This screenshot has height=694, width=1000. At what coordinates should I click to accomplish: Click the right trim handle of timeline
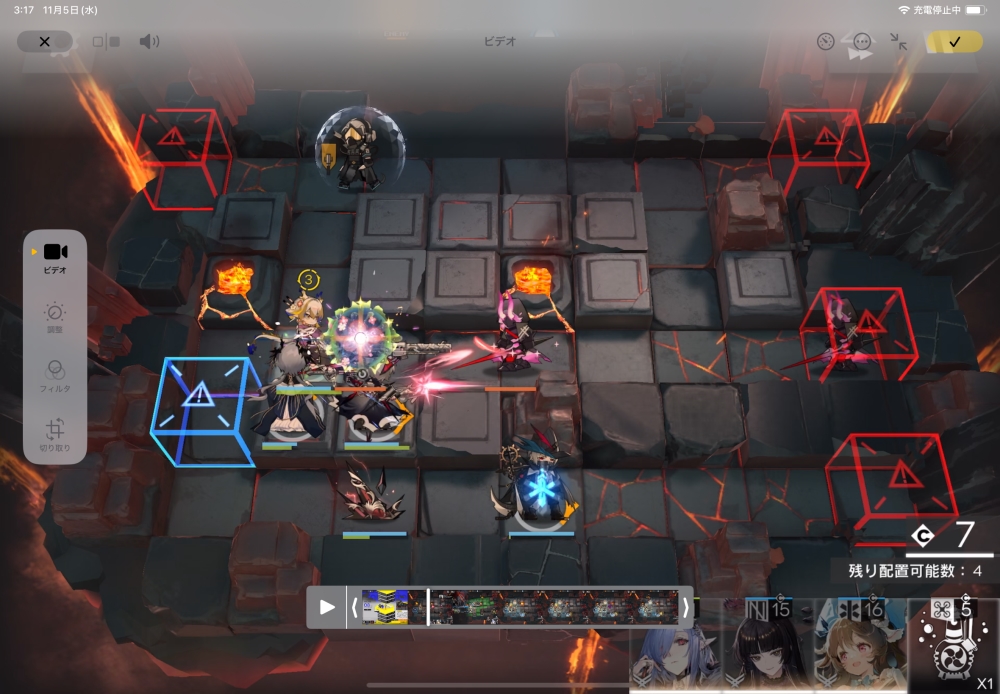[686, 607]
